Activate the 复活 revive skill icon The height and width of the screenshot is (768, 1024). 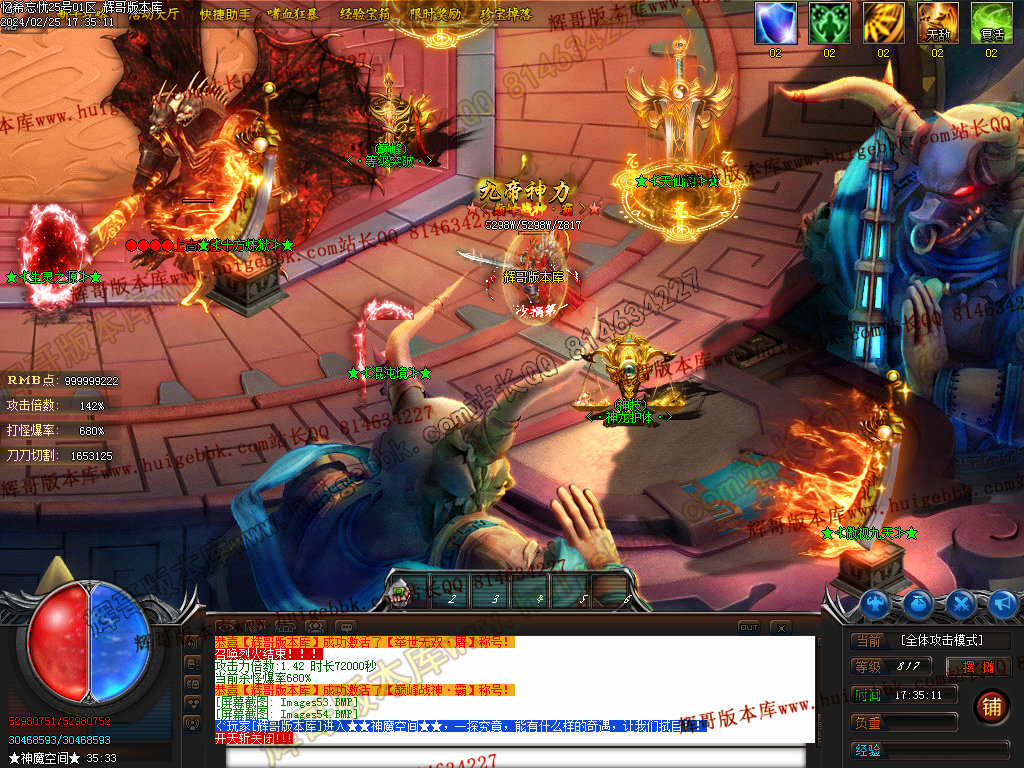point(991,23)
